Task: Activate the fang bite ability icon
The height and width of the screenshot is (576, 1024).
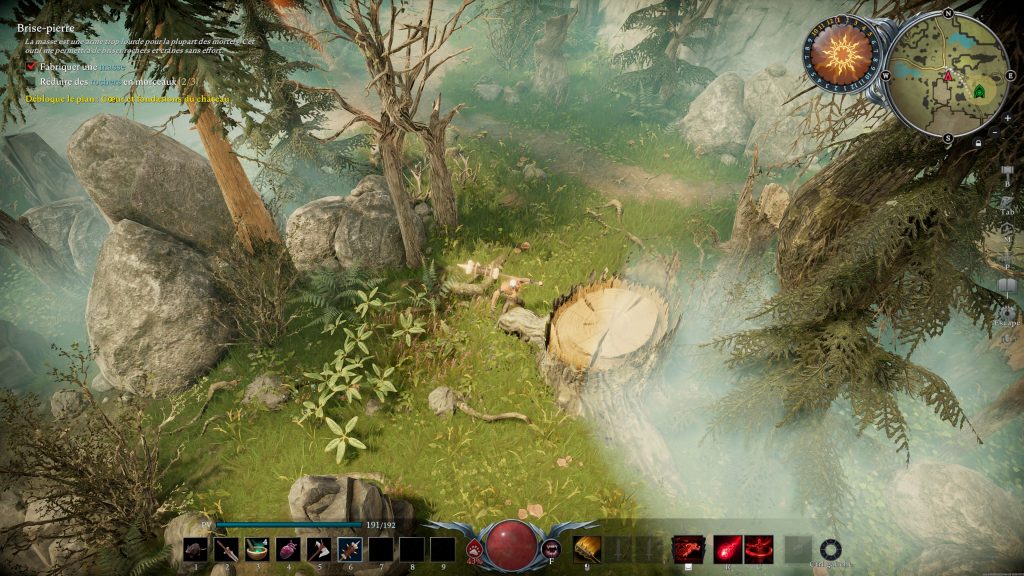Action: 551,548
